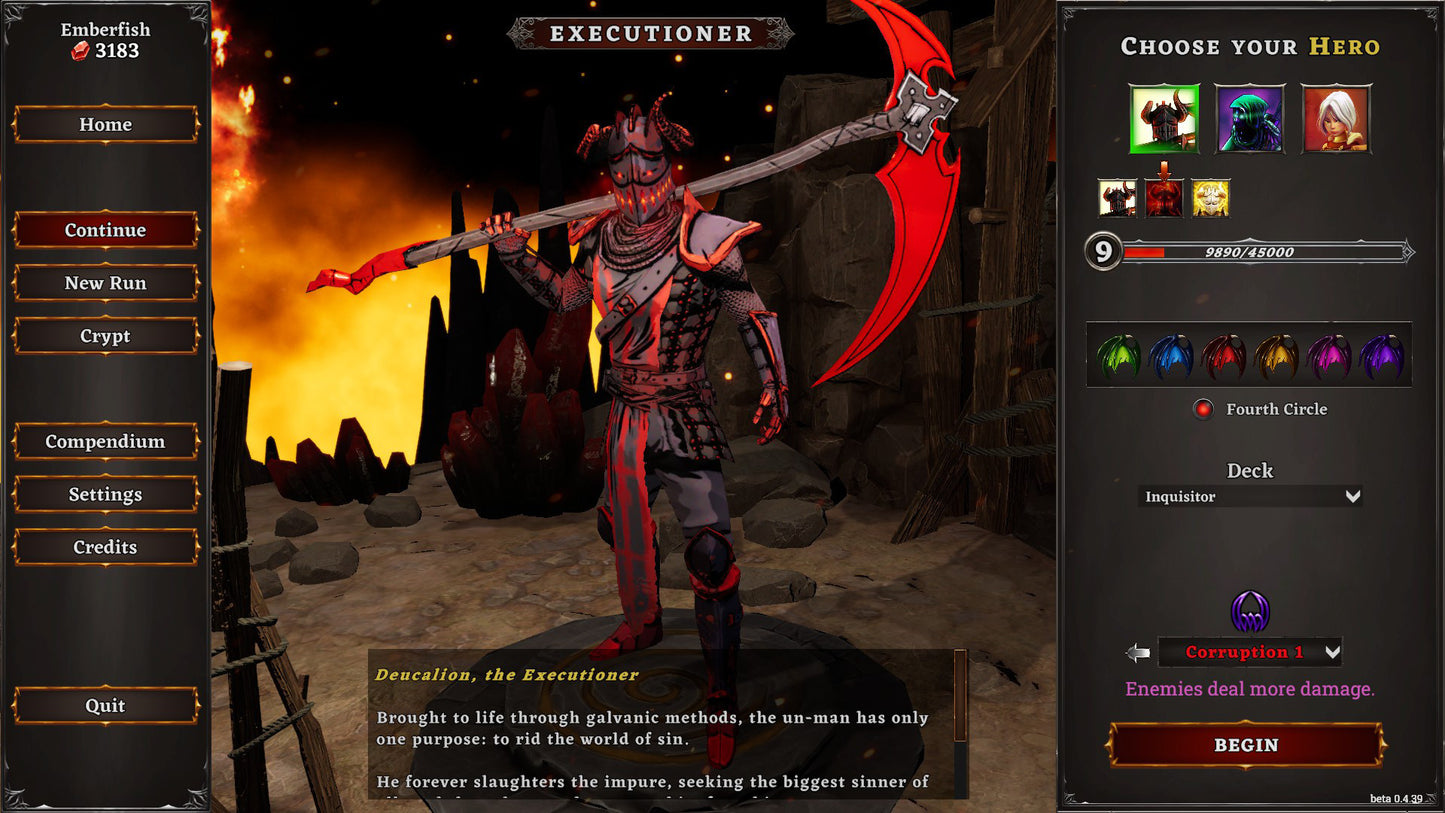Screen dimensions: 1445x813
Task: Open the Home menu entry
Action: coord(105,124)
